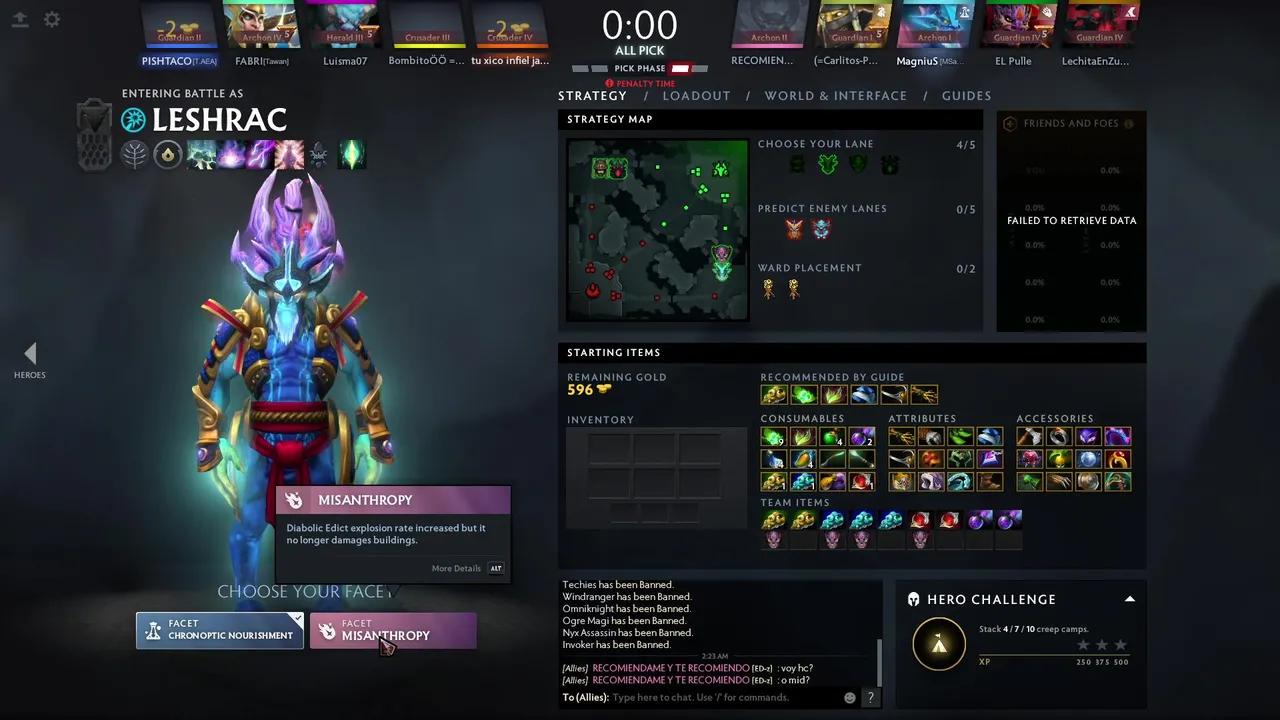Select the Split Earth ability icon
The width and height of the screenshot is (1280, 720).
pos(200,154)
